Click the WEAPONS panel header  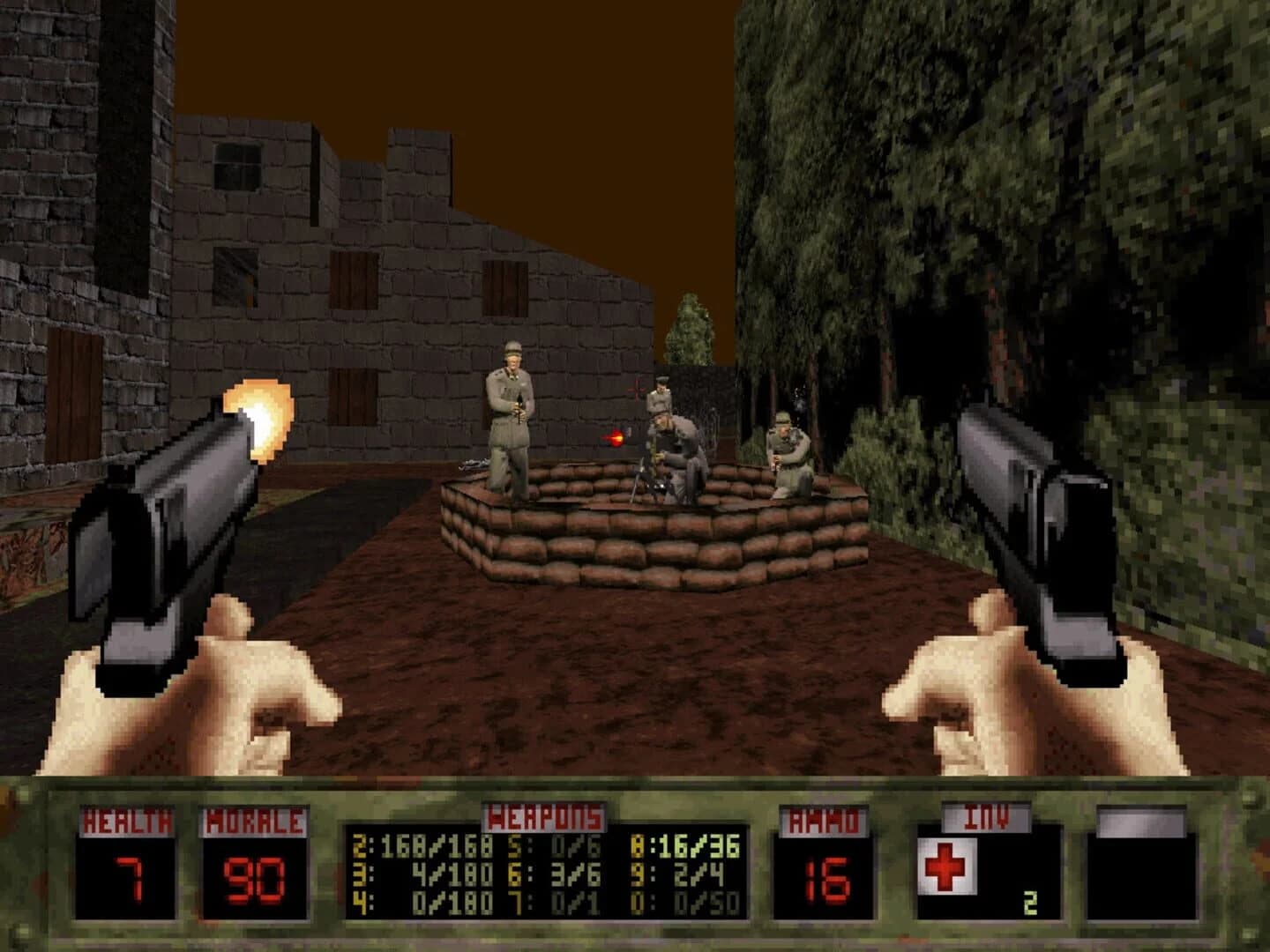tap(542, 816)
